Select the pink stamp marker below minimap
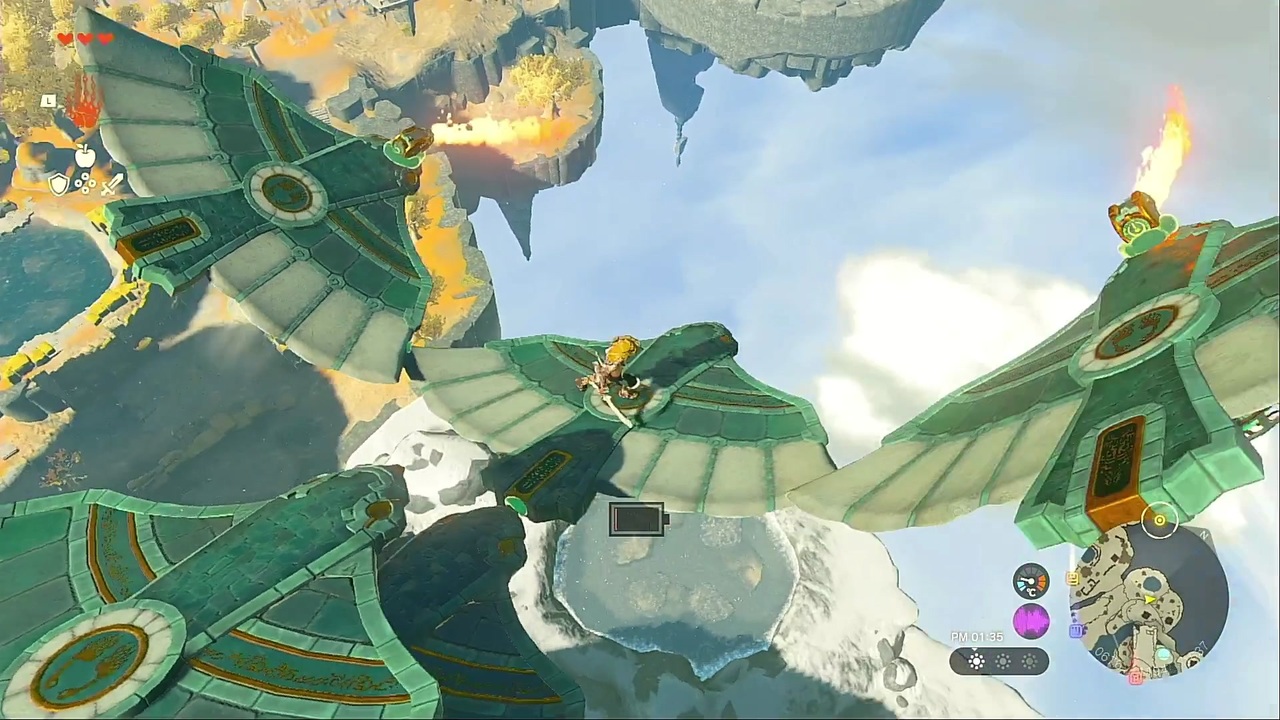1280x720 pixels. click(x=1136, y=677)
